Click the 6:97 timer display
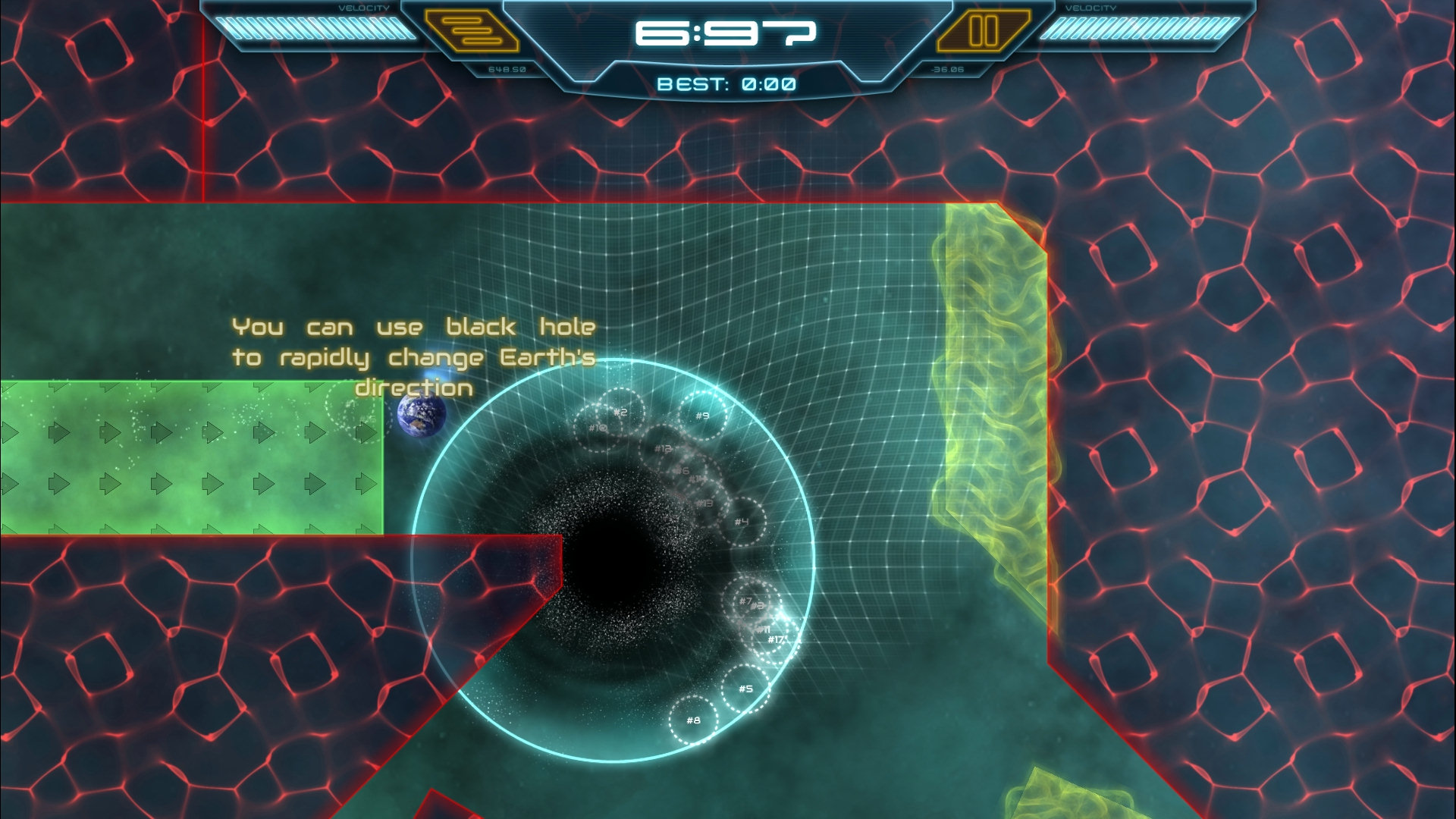Screen dimensions: 1456x819 (726, 34)
